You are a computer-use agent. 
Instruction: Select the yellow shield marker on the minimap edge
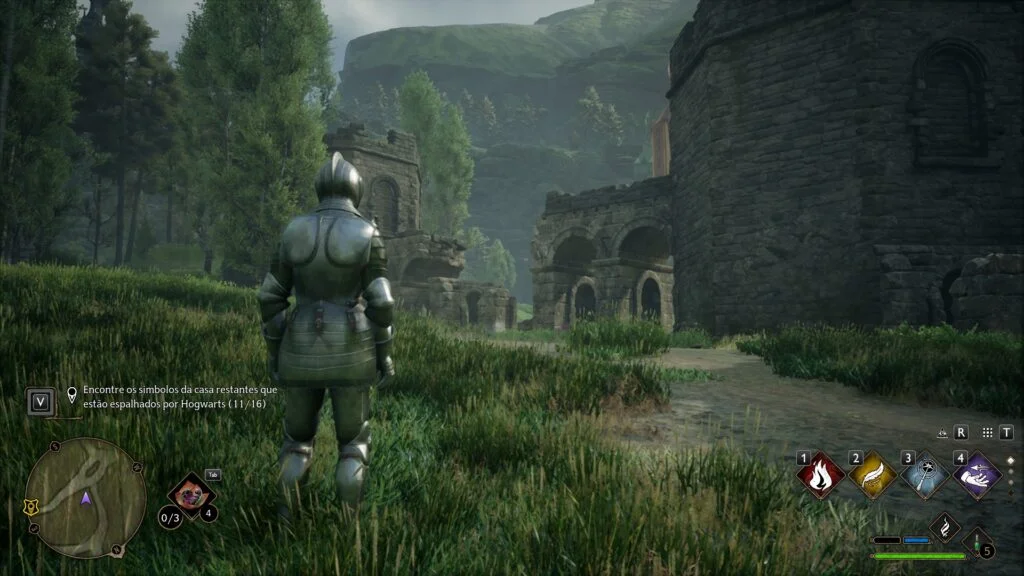(31, 507)
